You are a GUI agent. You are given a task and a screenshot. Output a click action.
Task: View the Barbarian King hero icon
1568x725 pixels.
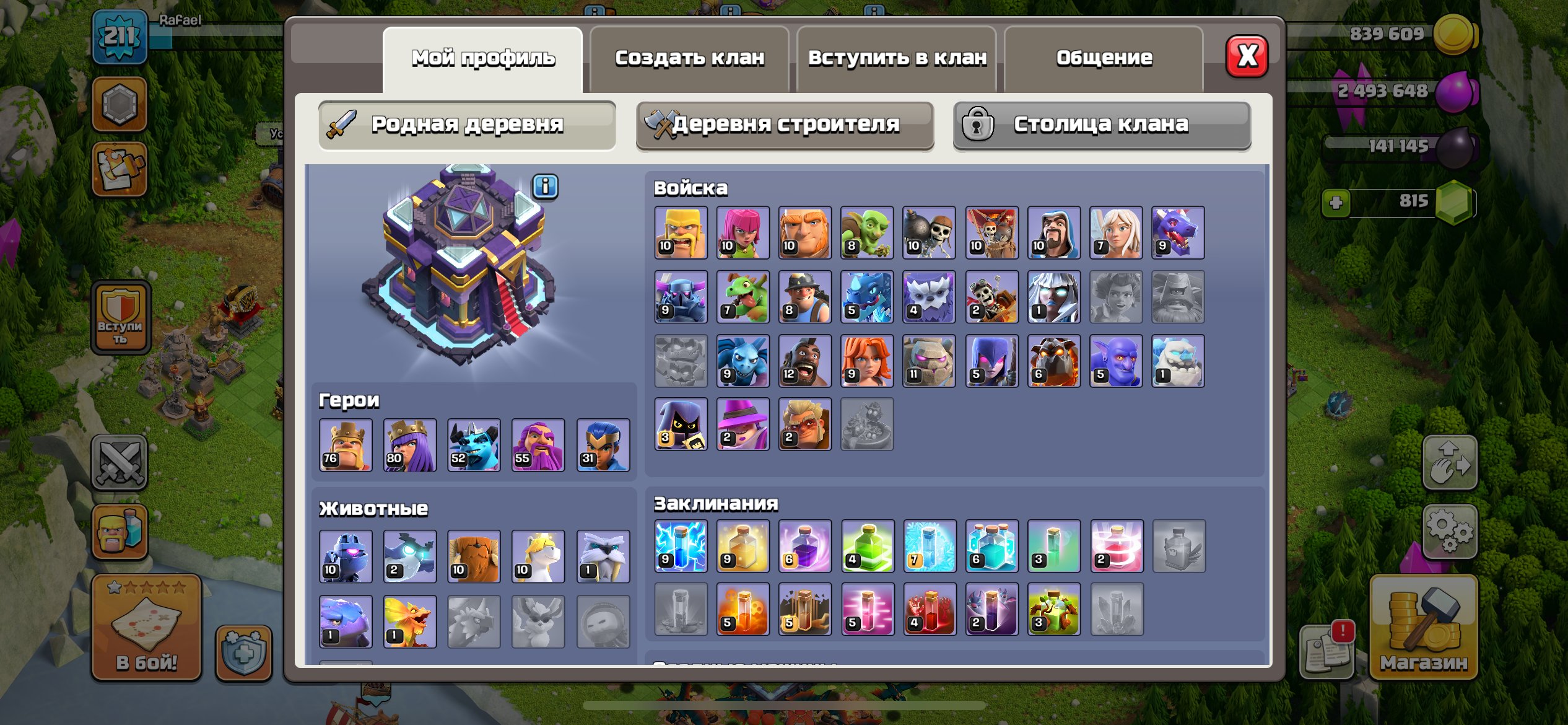347,444
